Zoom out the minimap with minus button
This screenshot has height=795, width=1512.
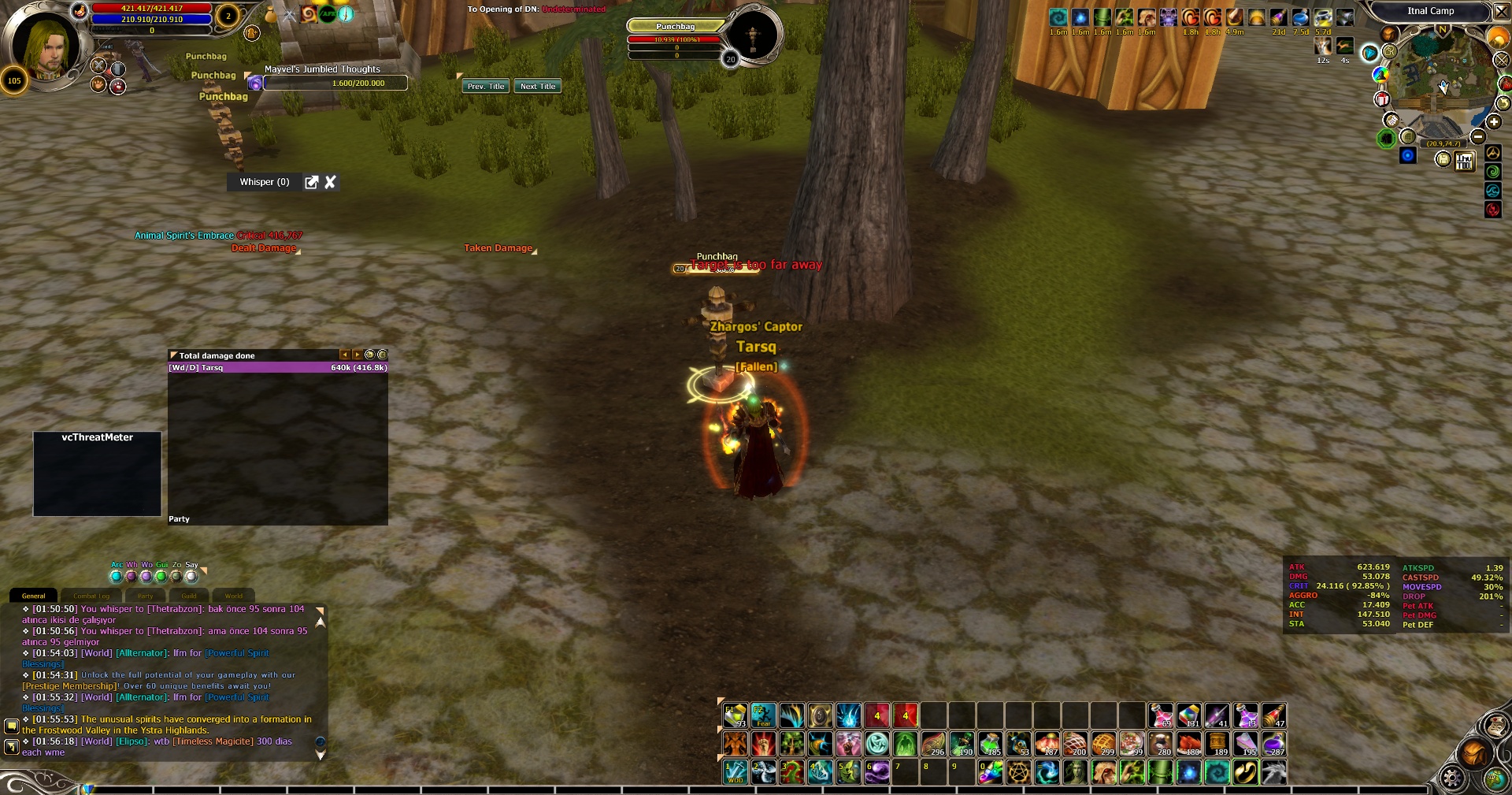(1478, 136)
